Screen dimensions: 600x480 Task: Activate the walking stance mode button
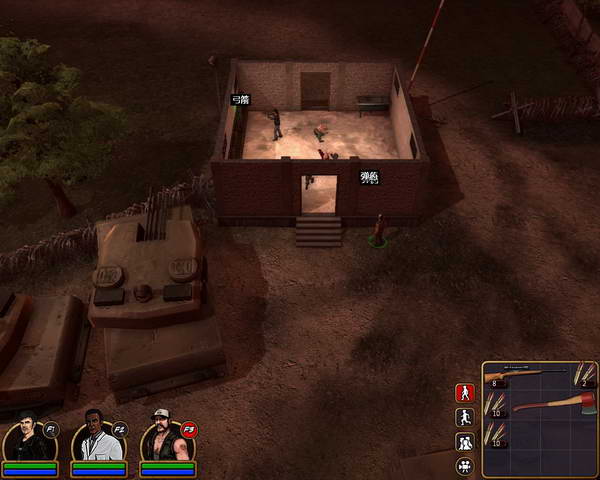pos(464,393)
